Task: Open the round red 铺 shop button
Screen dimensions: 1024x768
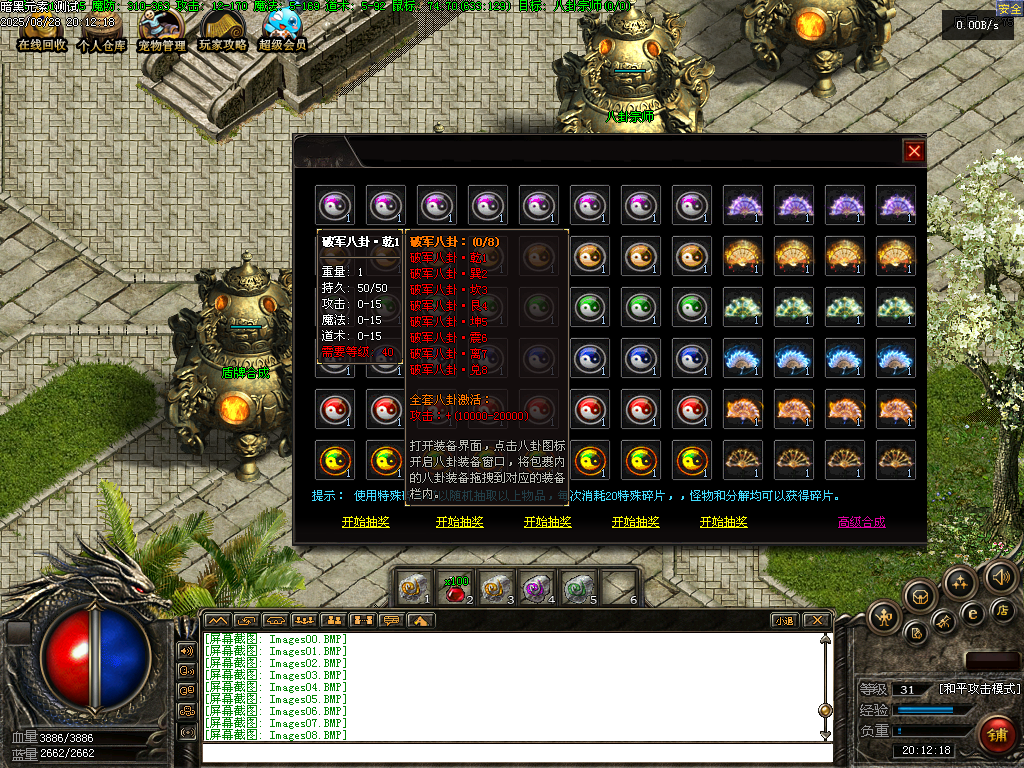Action: tap(996, 734)
